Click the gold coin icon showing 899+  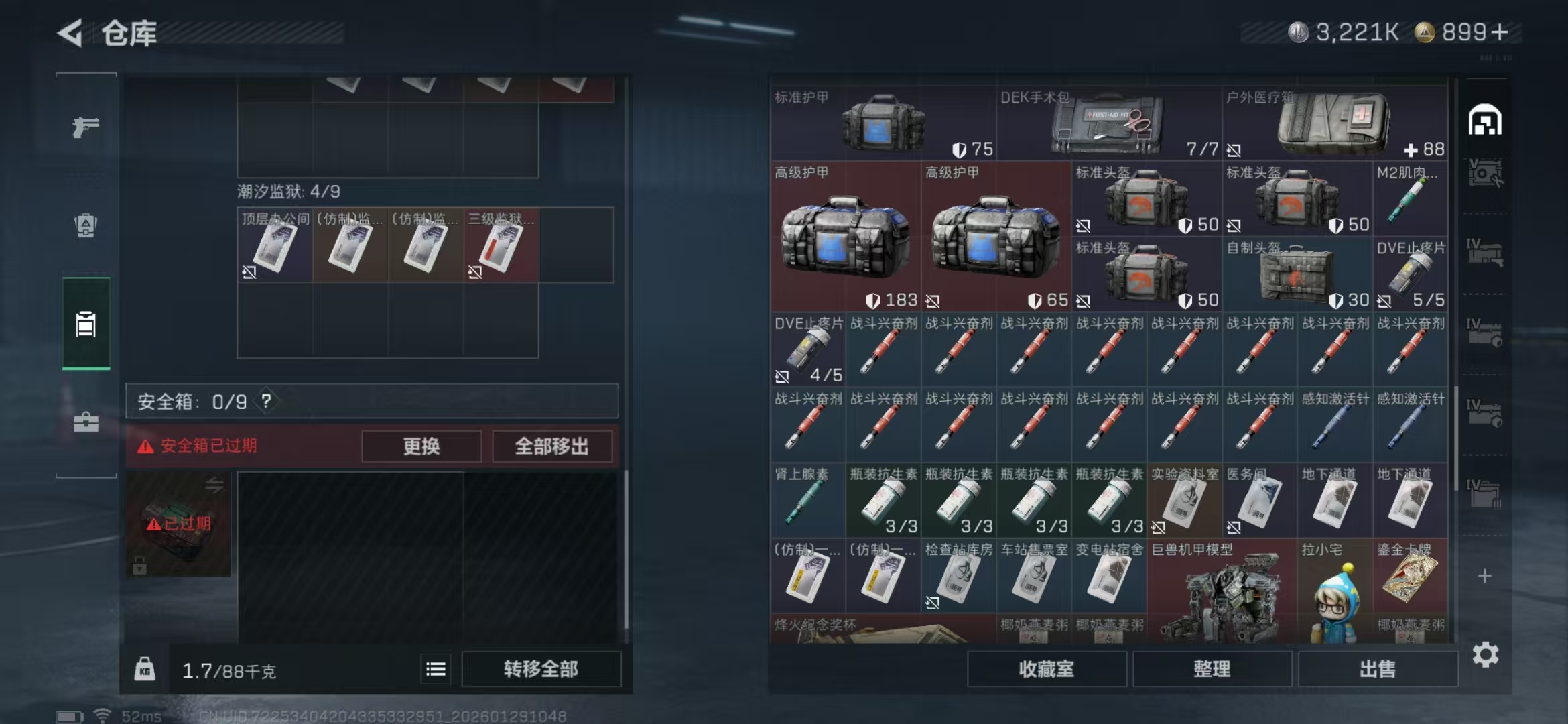coord(1425,31)
